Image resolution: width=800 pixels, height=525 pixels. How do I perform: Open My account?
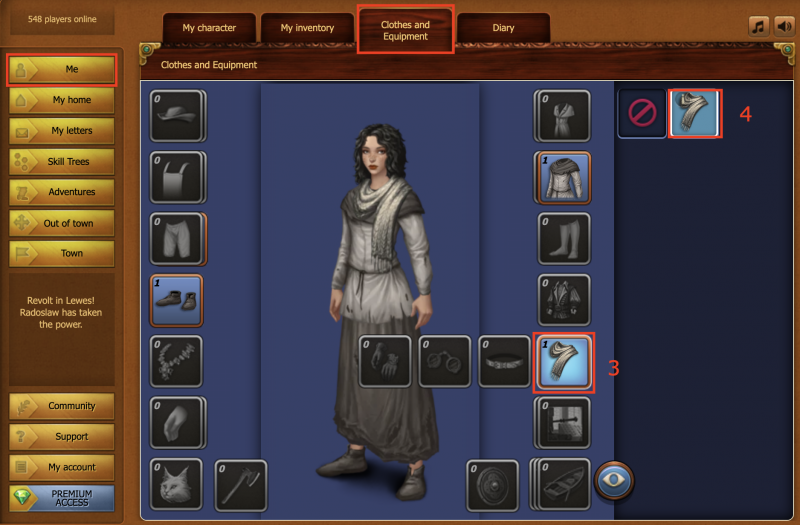point(62,467)
